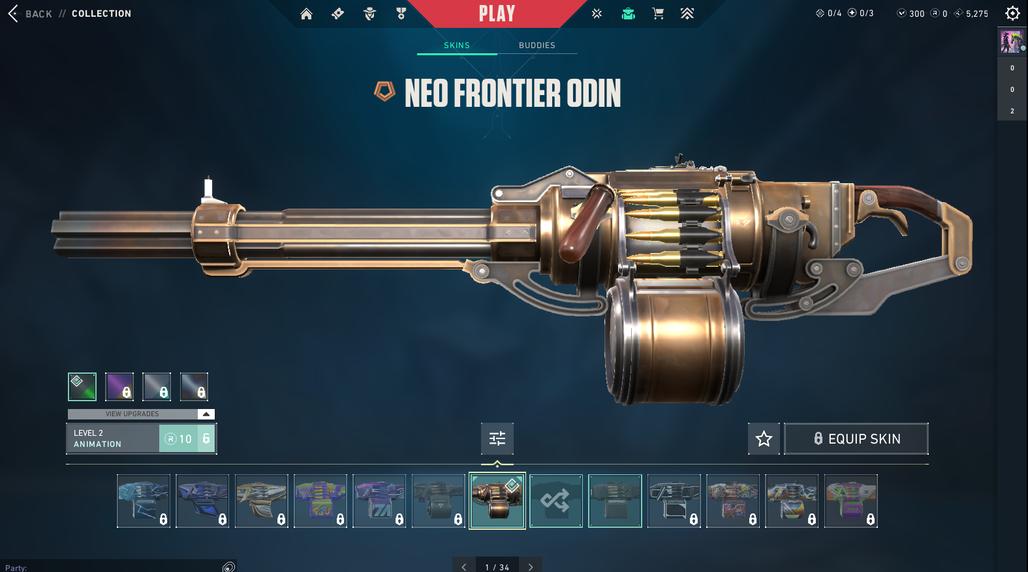Go to the next page of skins

click(530, 567)
